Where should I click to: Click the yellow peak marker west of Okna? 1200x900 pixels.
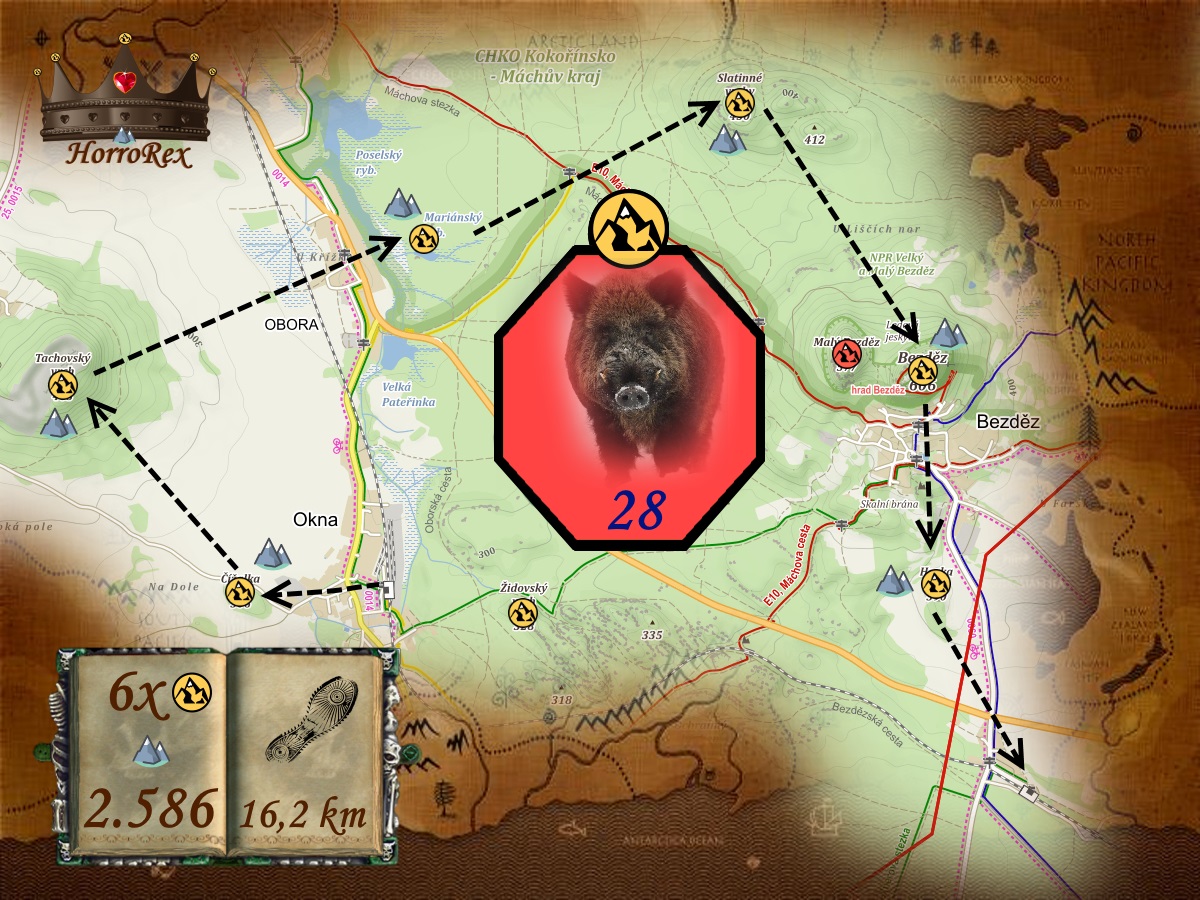coord(239,592)
